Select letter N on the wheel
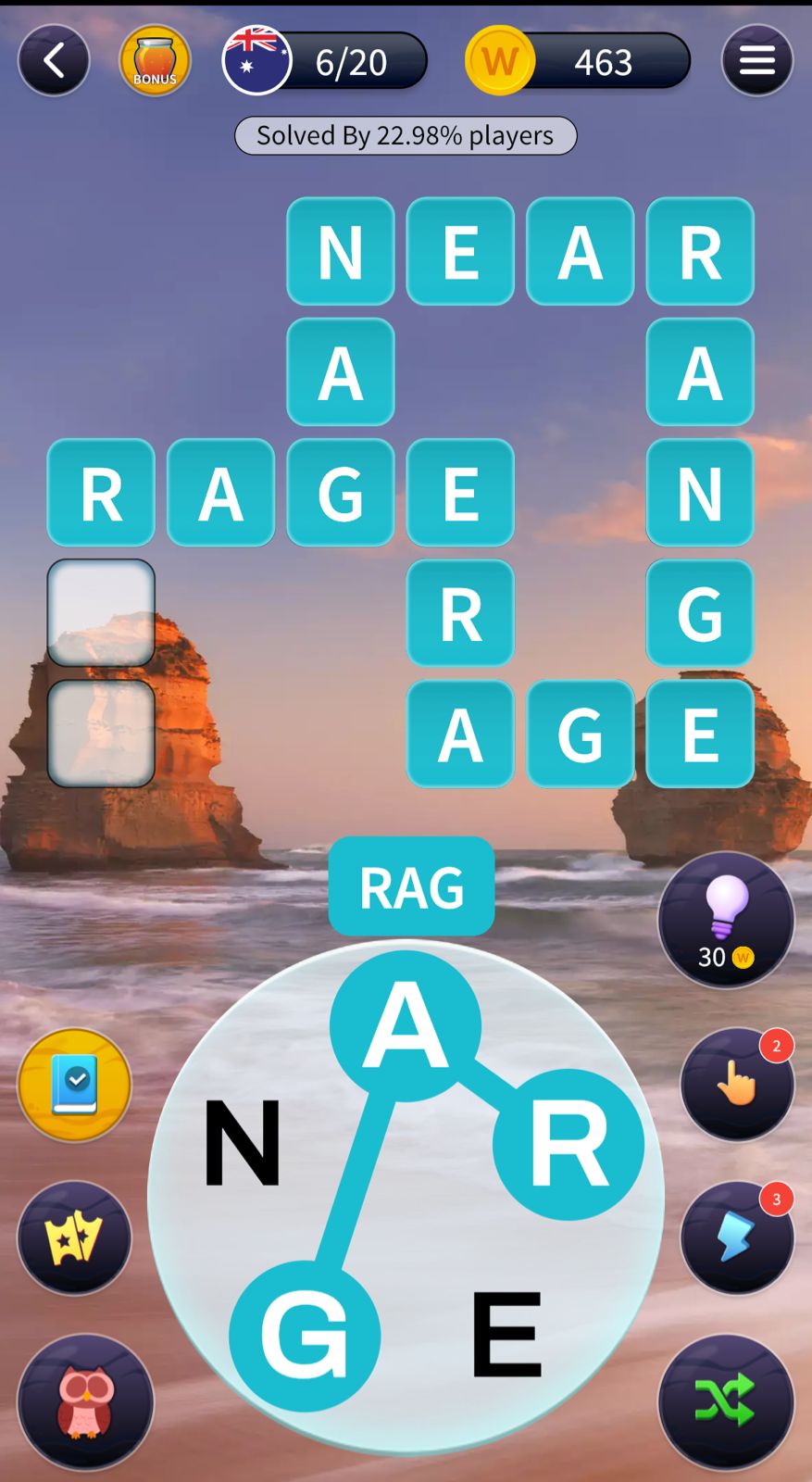The image size is (812, 1482). [x=243, y=1141]
